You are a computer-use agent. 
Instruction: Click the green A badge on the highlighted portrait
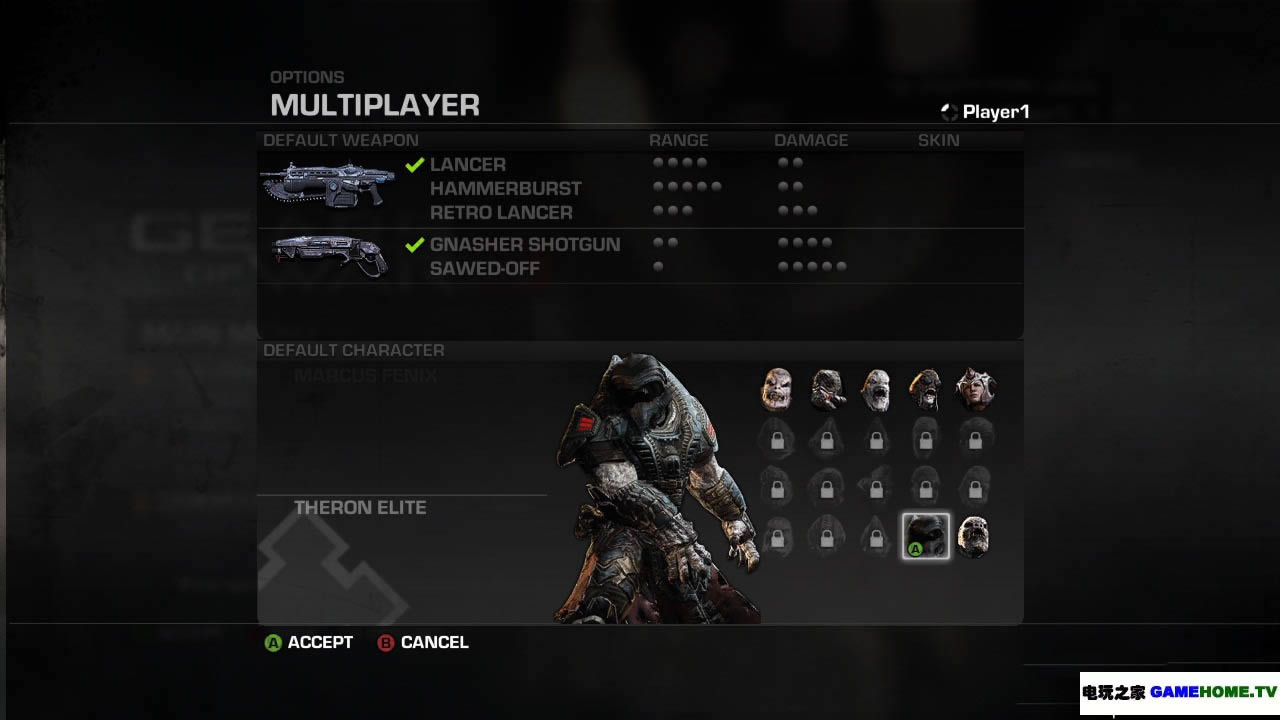pos(913,551)
